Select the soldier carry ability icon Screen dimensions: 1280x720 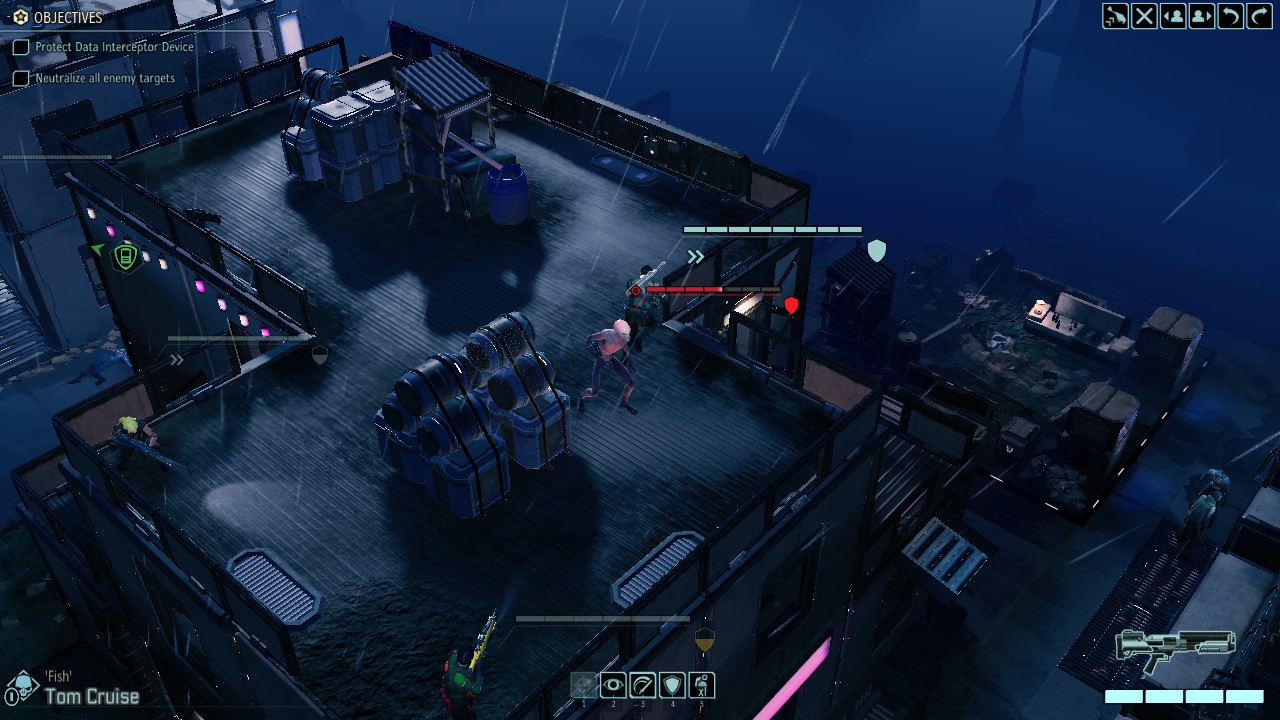click(x=702, y=685)
